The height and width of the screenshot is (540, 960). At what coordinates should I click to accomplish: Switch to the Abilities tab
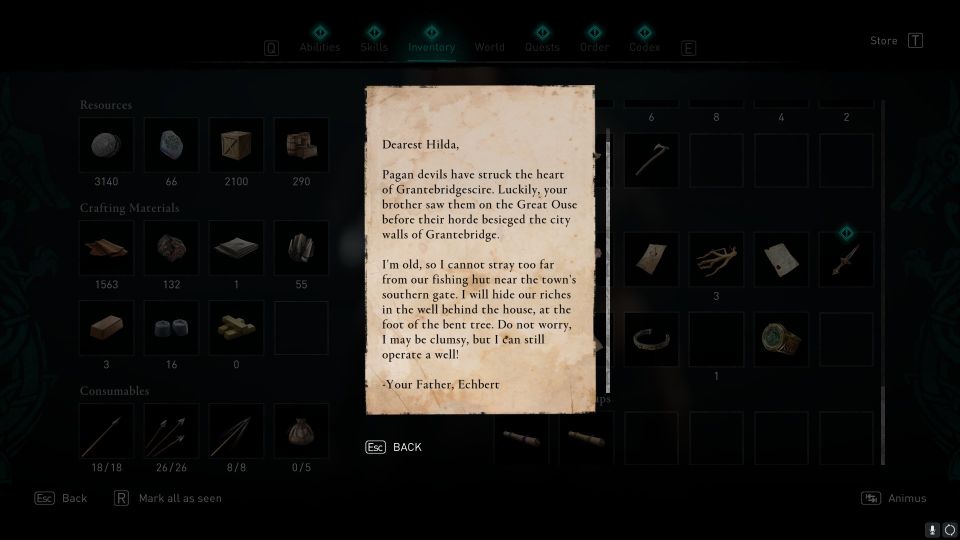click(320, 47)
